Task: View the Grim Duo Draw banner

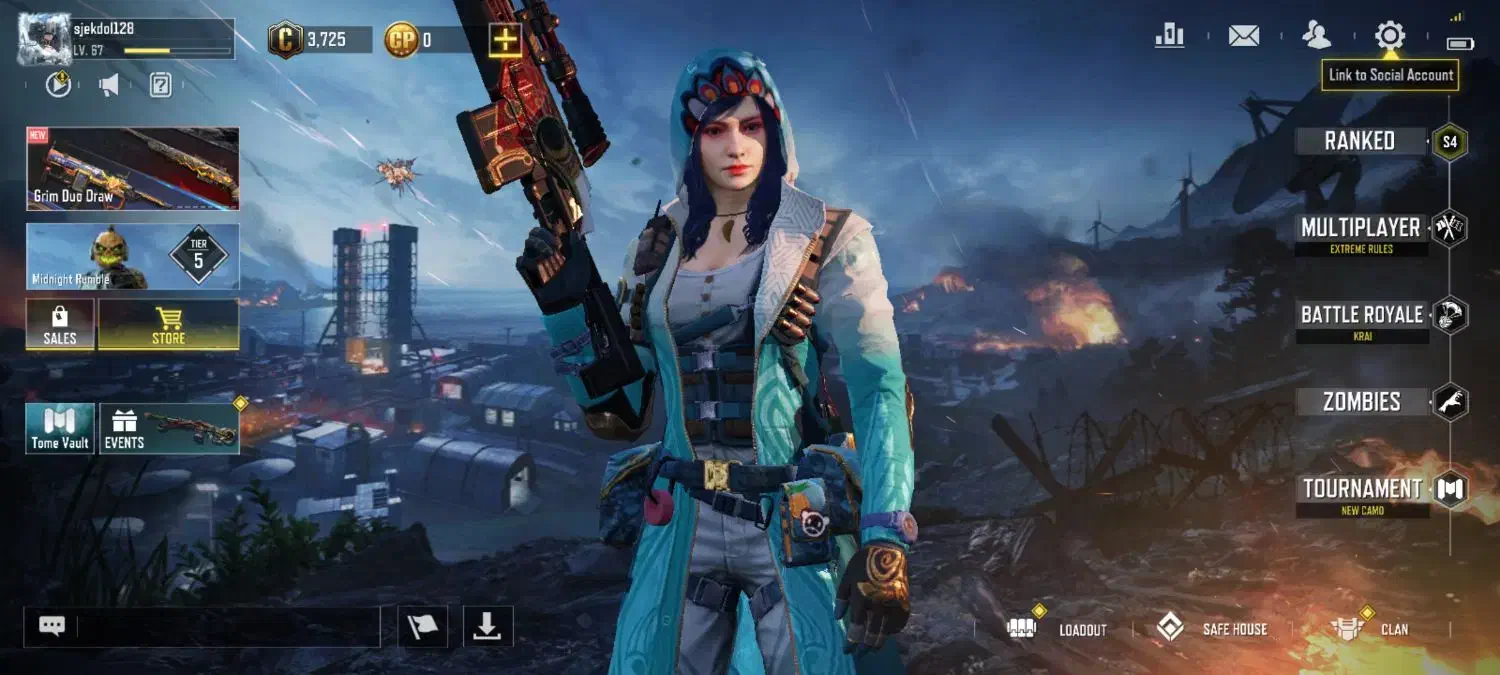Action: pyautogui.click(x=133, y=169)
